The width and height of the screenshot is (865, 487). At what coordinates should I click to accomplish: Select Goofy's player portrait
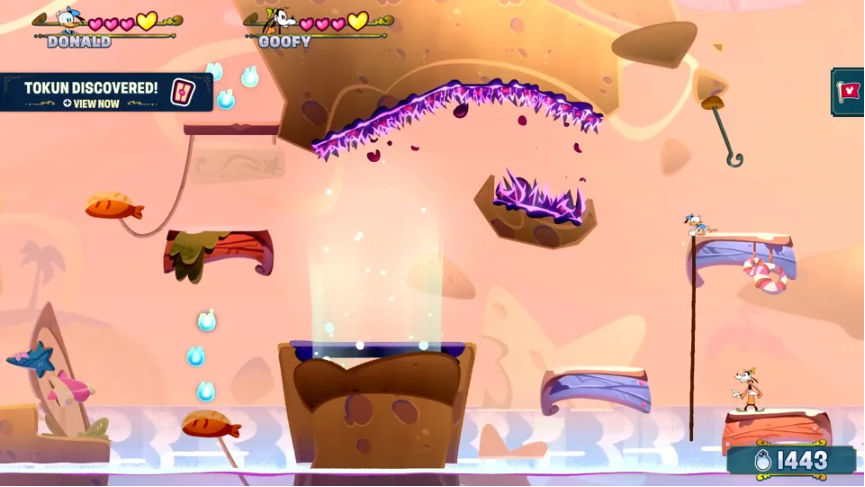(x=283, y=19)
